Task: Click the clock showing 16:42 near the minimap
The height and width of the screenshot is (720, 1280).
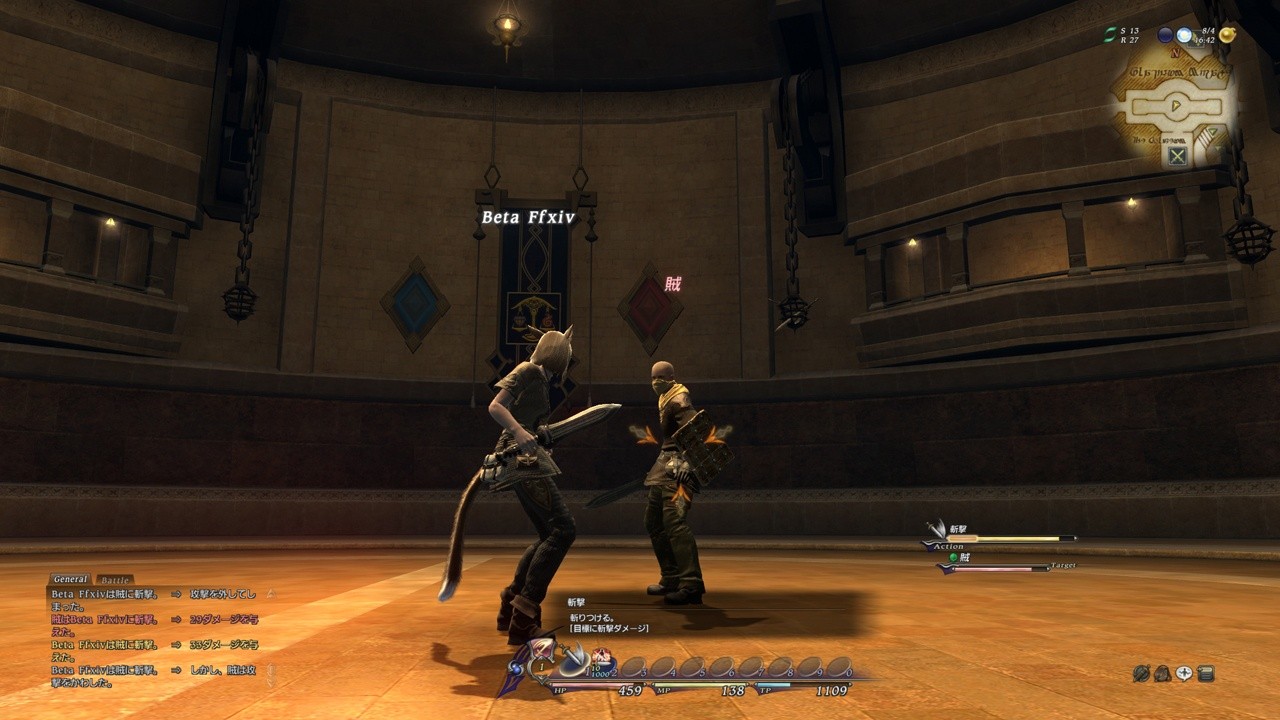Action: click(x=1205, y=41)
